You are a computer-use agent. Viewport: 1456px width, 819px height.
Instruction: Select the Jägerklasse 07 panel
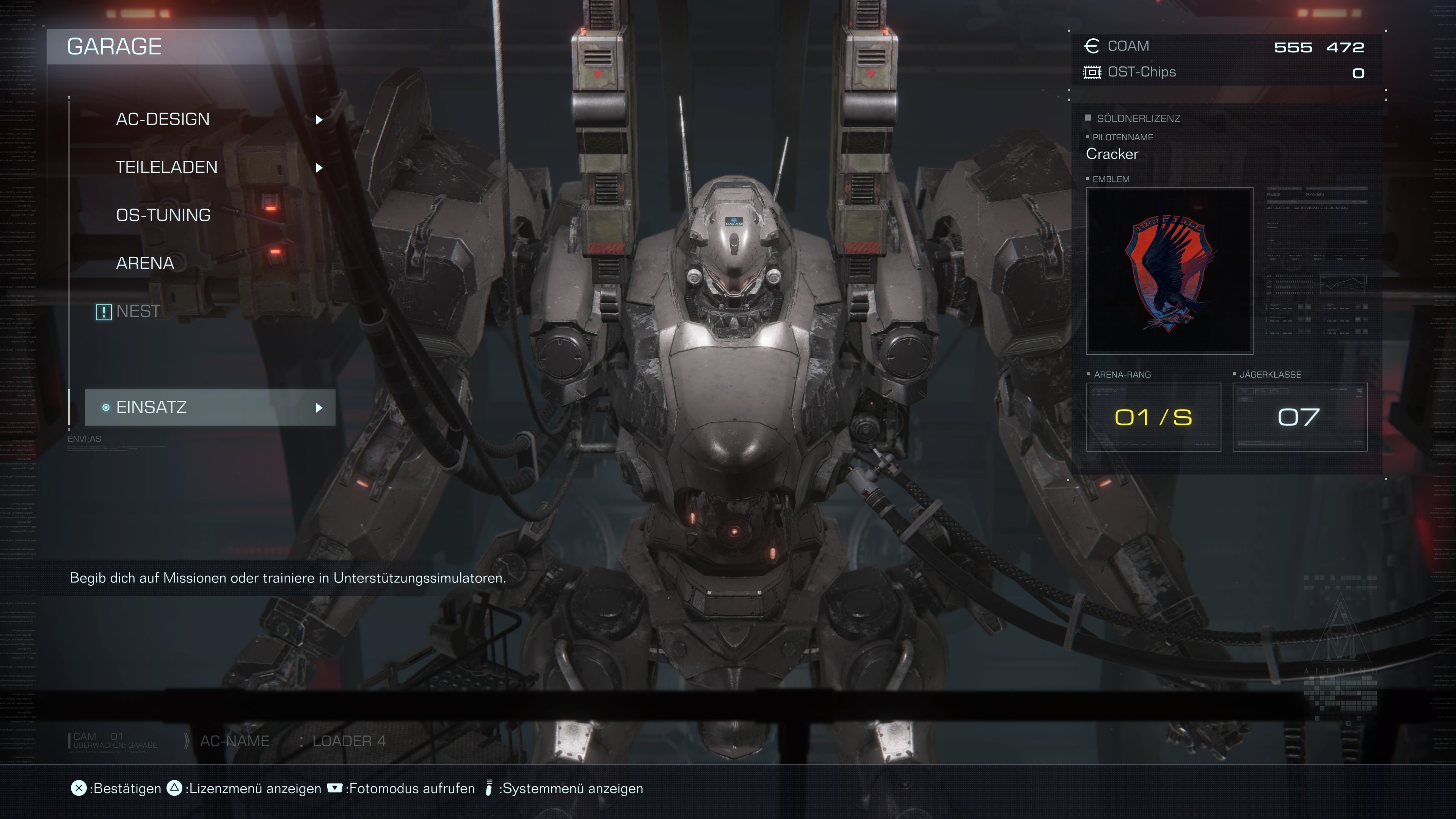pos(1299,417)
